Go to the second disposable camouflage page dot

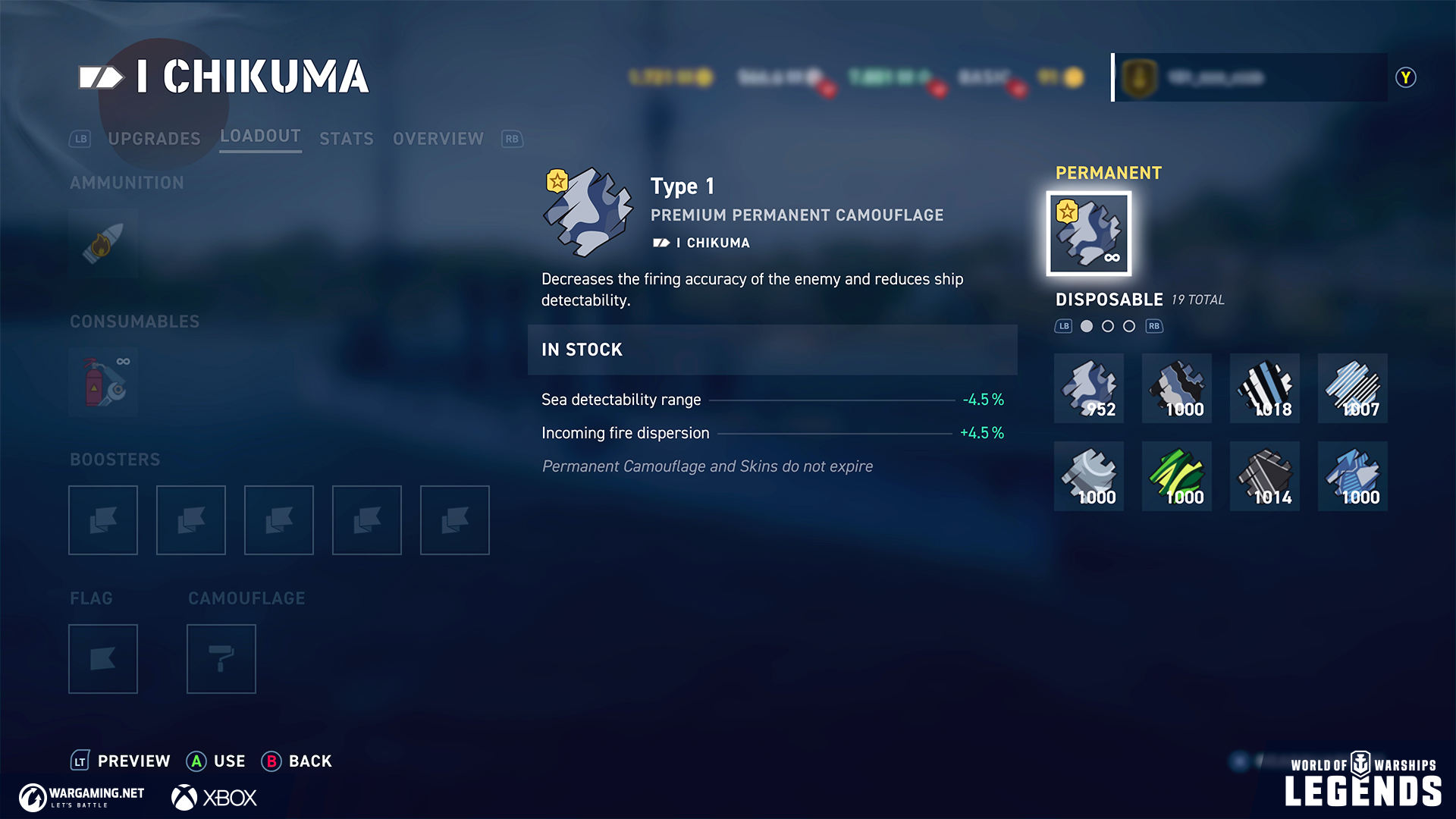[x=1108, y=326]
